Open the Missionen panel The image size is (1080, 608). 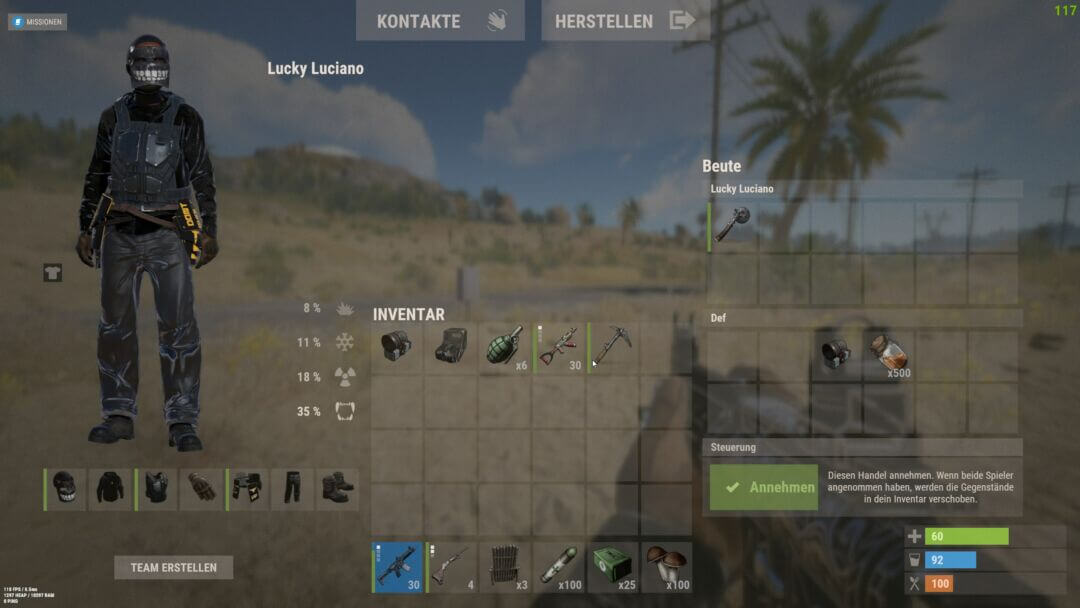point(38,21)
